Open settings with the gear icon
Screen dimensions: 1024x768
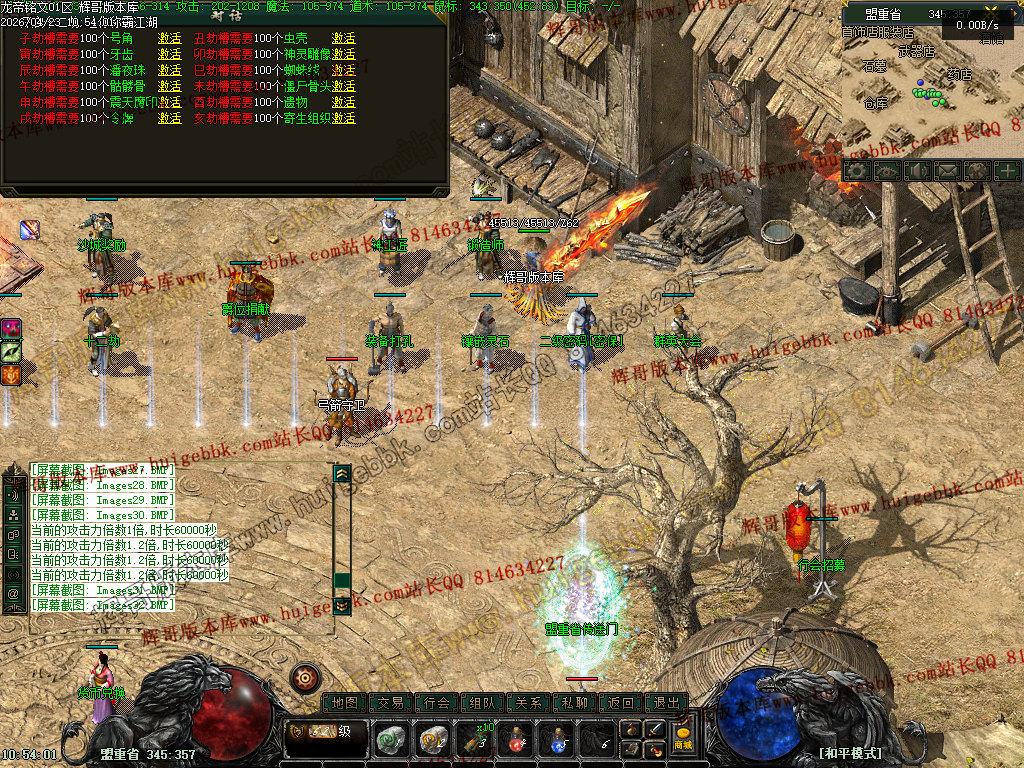[856, 171]
